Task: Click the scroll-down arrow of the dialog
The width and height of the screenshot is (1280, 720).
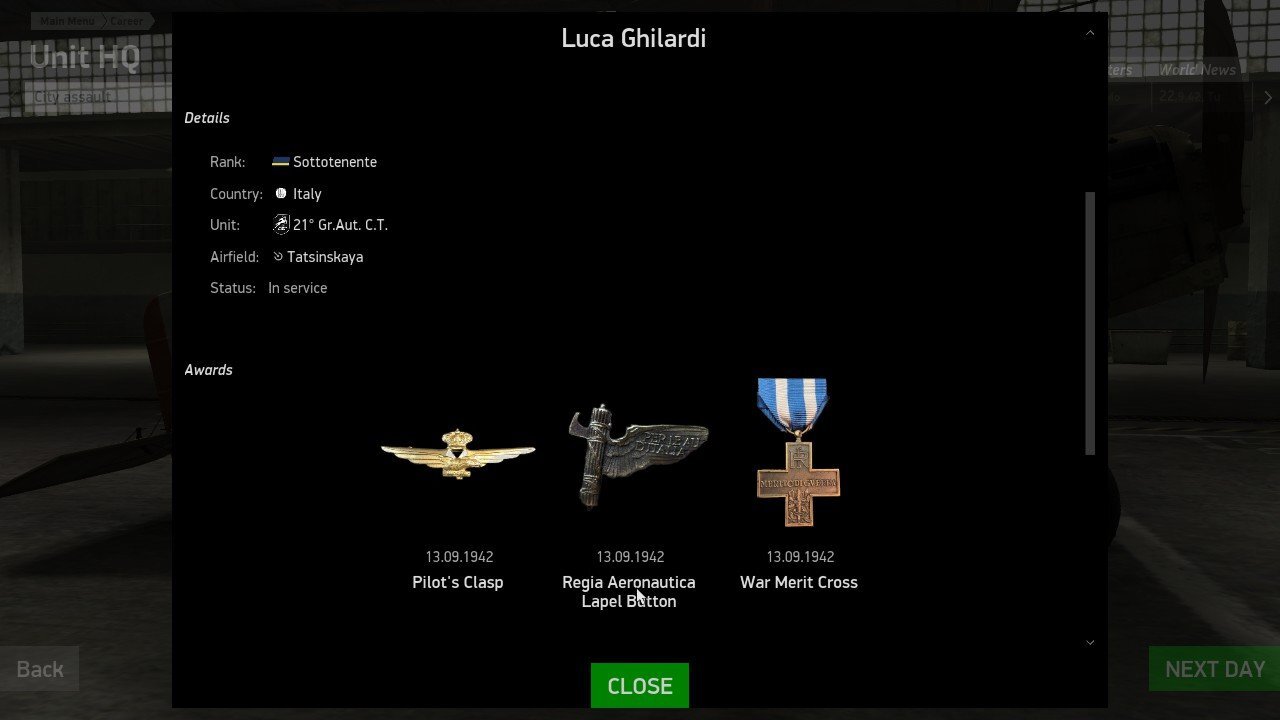Action: point(1090,642)
